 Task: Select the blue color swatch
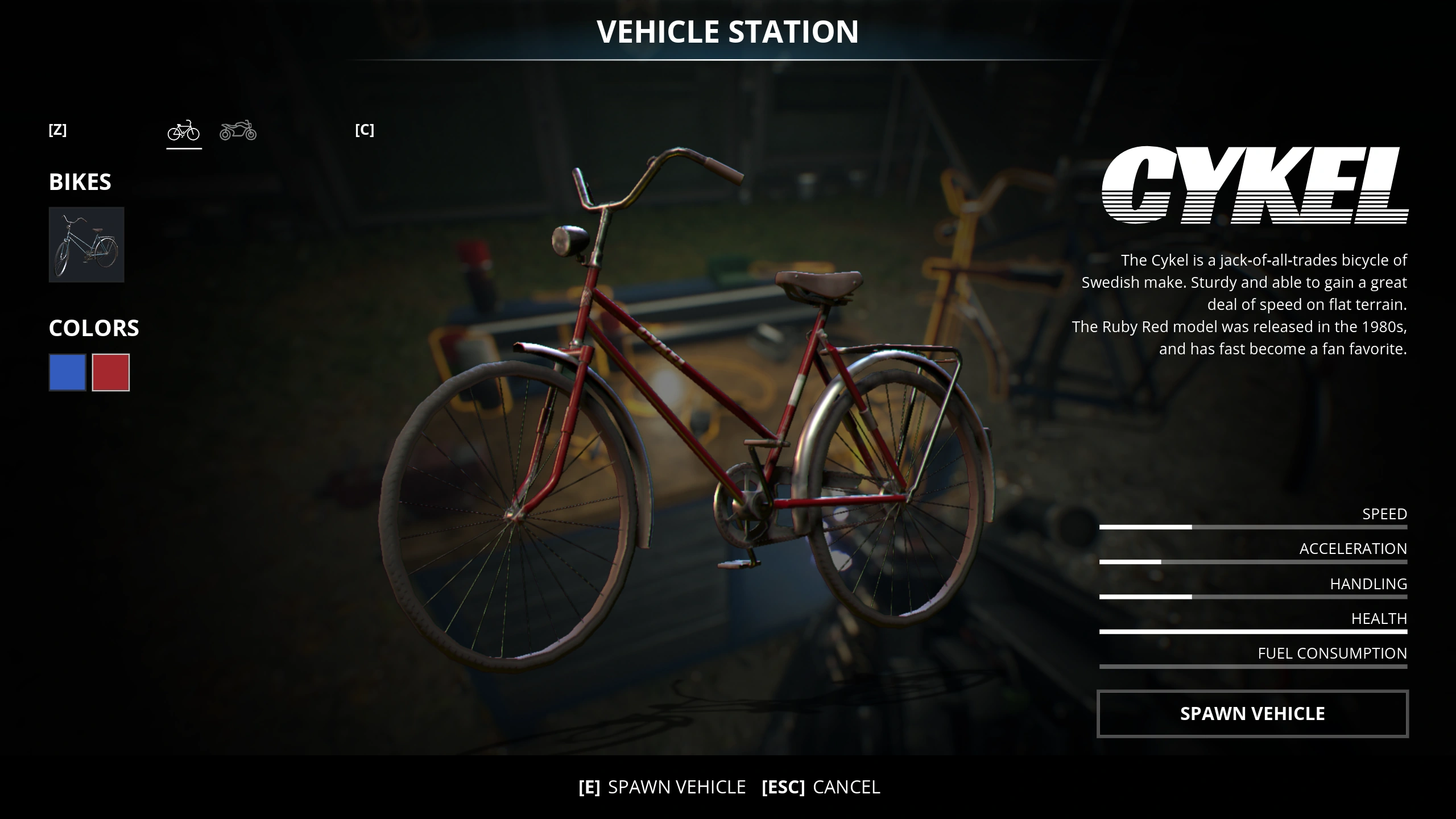67,373
